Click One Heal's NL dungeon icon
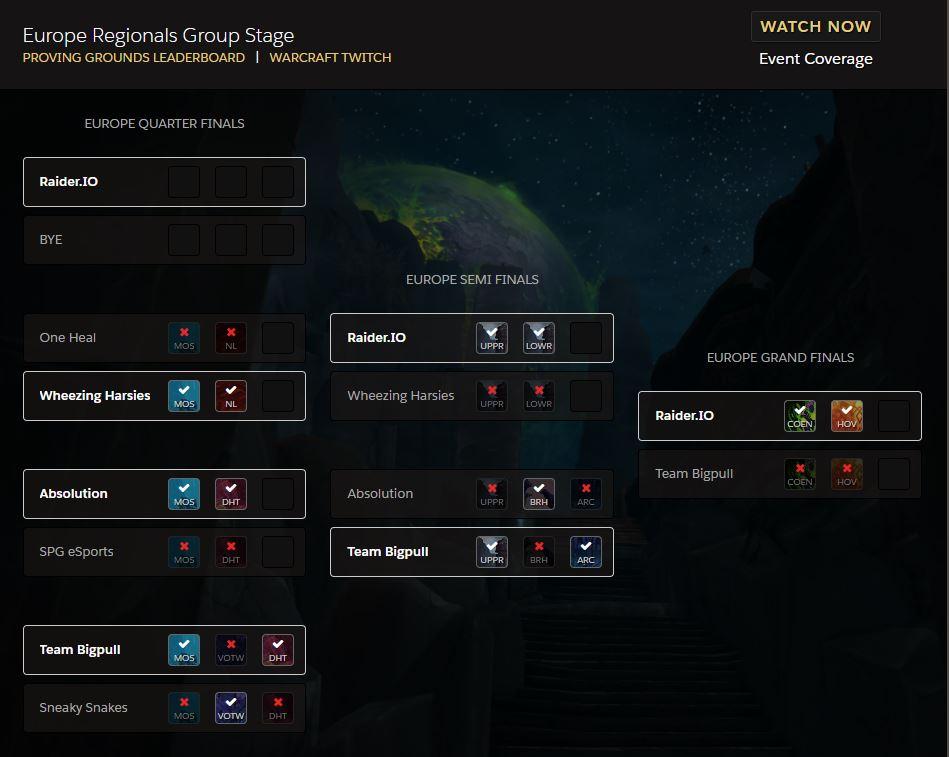The image size is (949, 757). 231,338
